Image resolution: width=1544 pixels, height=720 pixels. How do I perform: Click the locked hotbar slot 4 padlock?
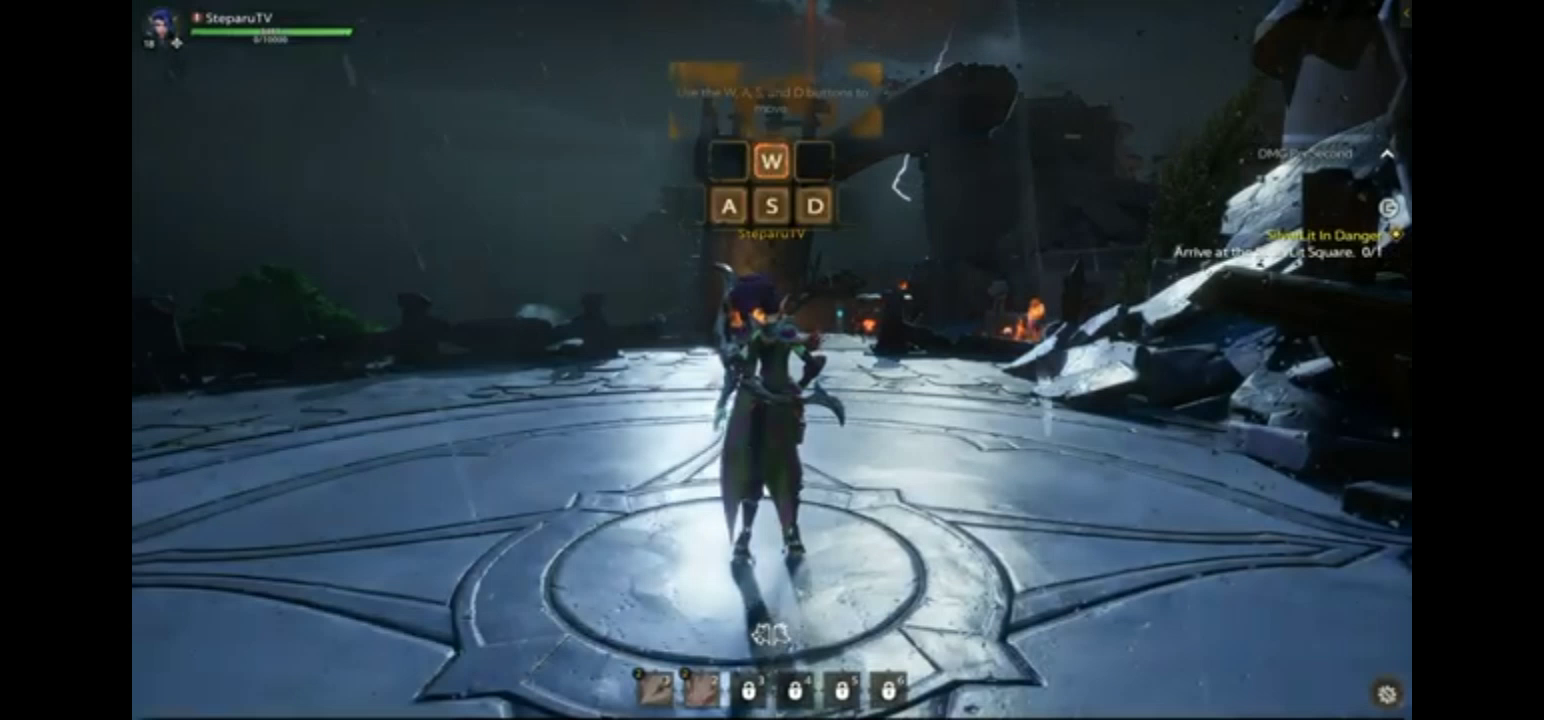click(x=795, y=690)
